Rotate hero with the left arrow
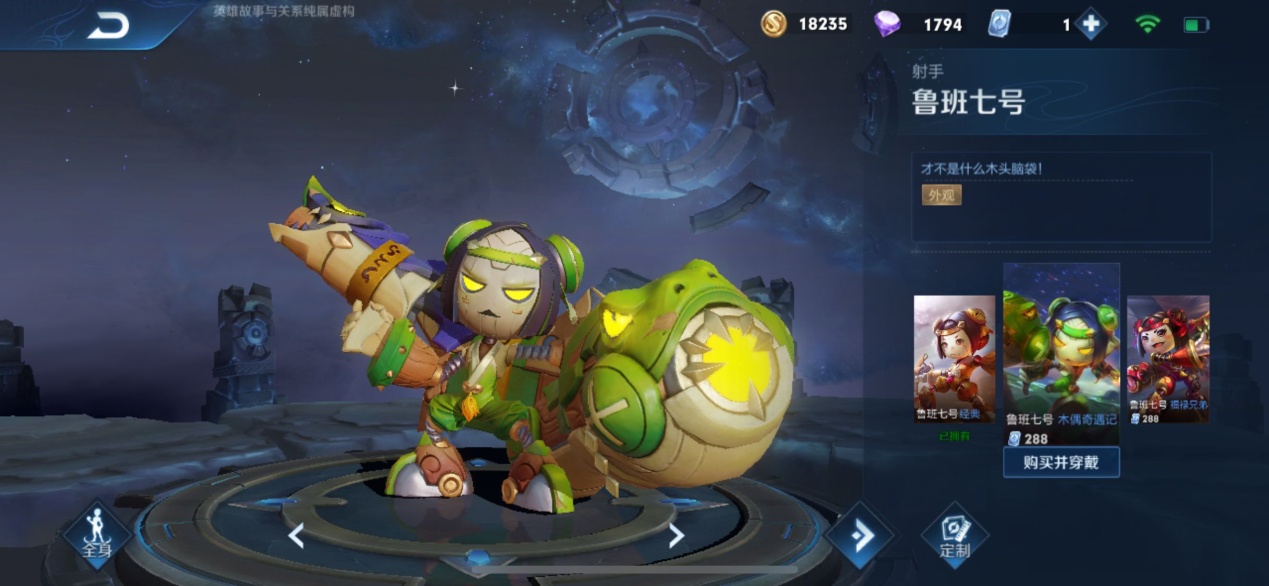Screen dimensions: 1269x586 click(296, 536)
